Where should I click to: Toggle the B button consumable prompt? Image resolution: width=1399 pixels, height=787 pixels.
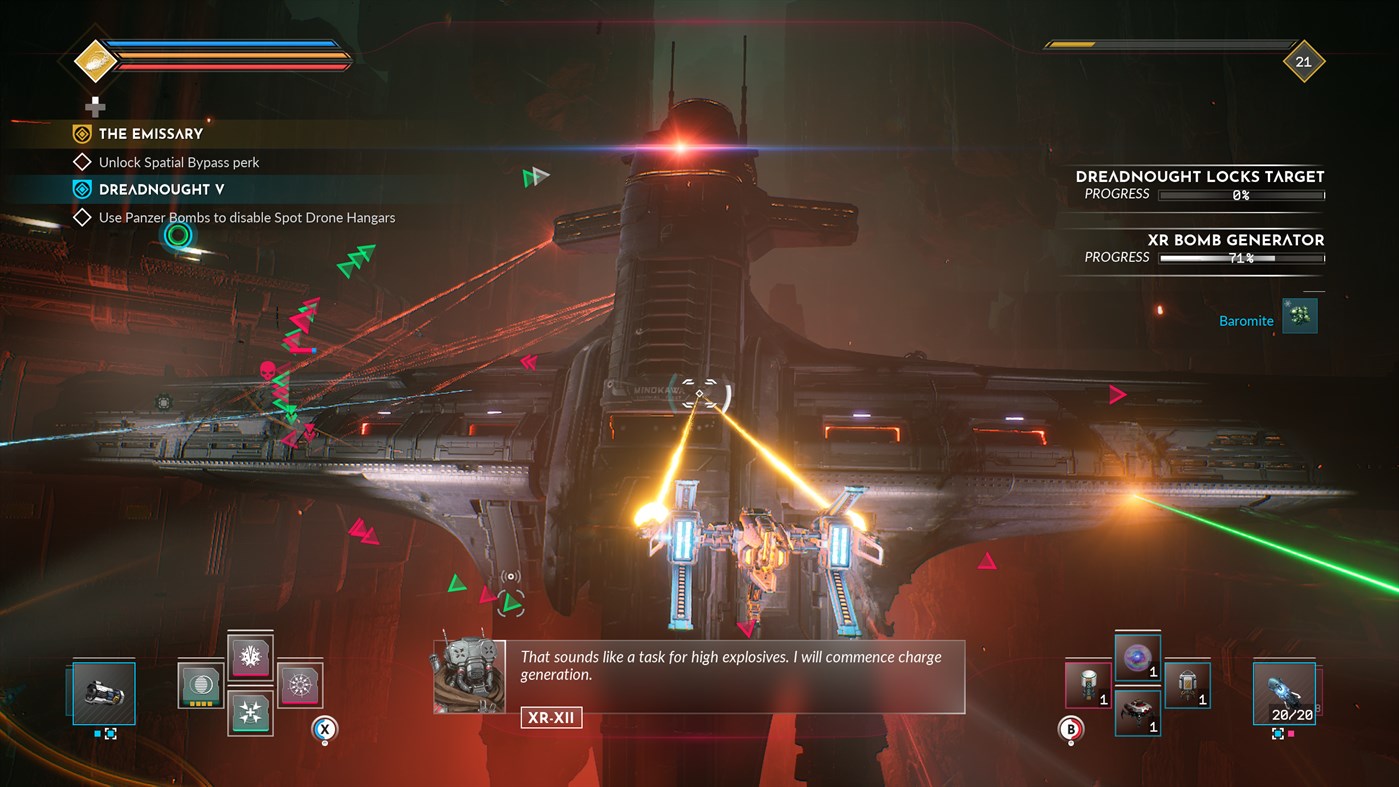1070,730
